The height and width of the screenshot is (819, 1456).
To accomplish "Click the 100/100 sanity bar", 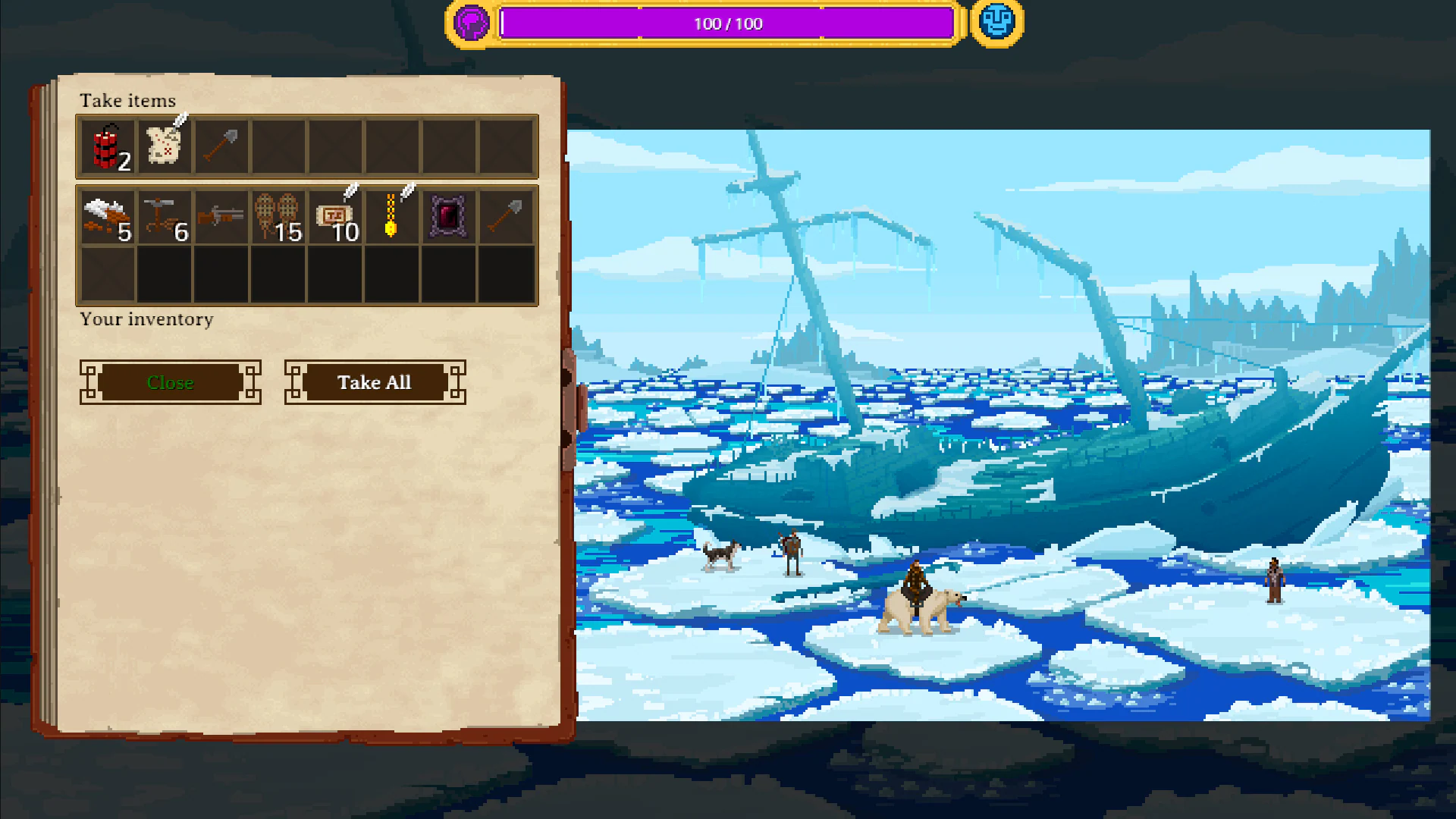I will click(728, 24).
